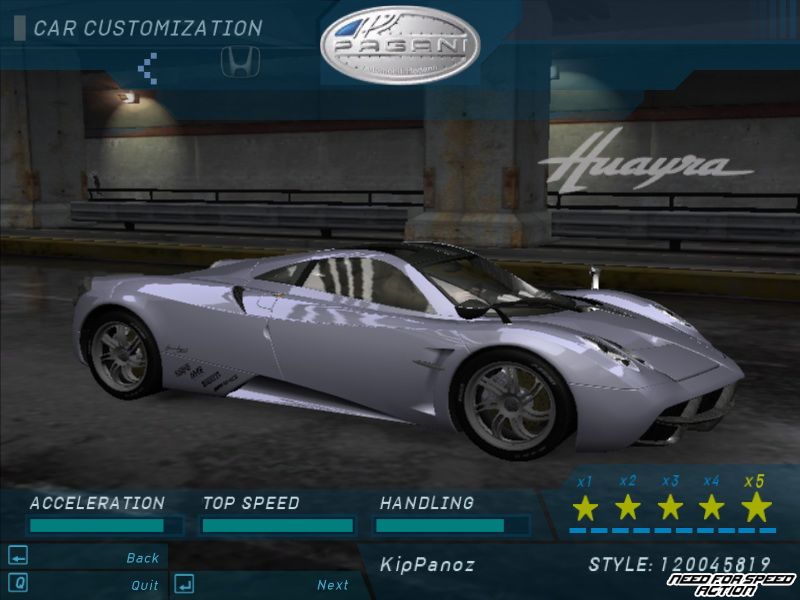Continue with the Next option
Image resolution: width=800 pixels, height=600 pixels.
(332, 585)
